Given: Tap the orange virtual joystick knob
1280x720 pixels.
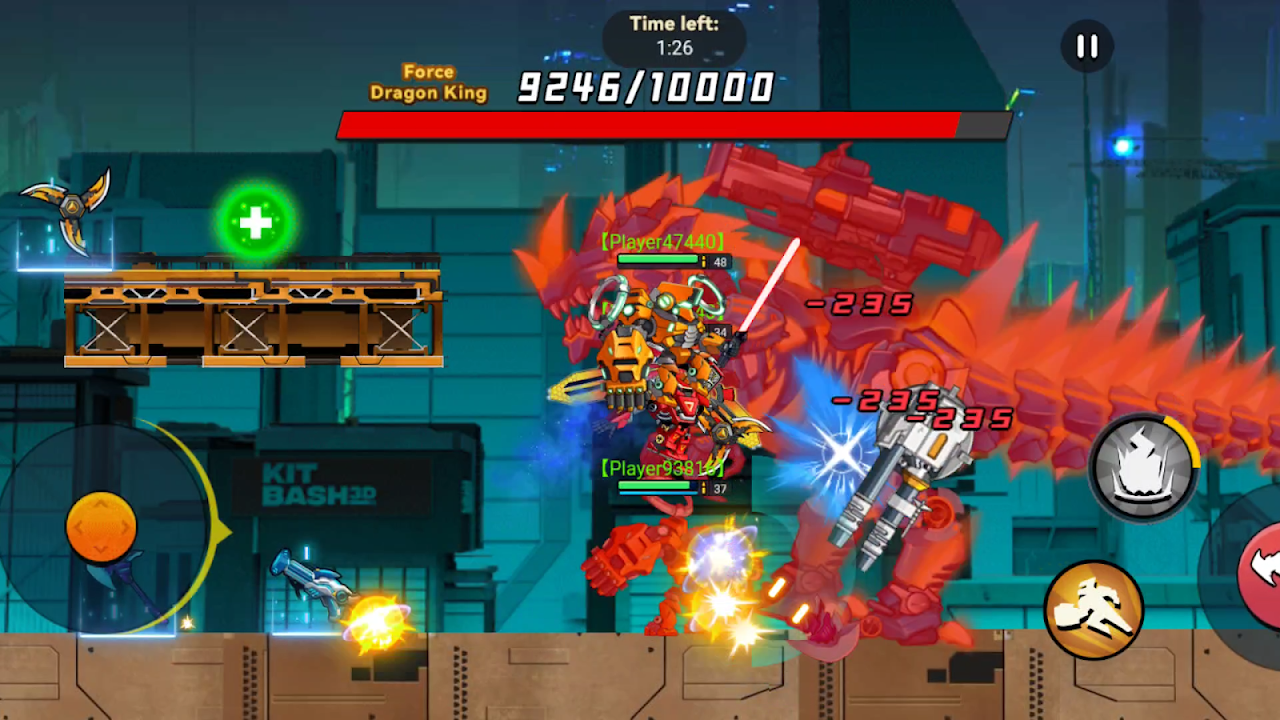Looking at the screenshot, I should pyautogui.click(x=101, y=526).
